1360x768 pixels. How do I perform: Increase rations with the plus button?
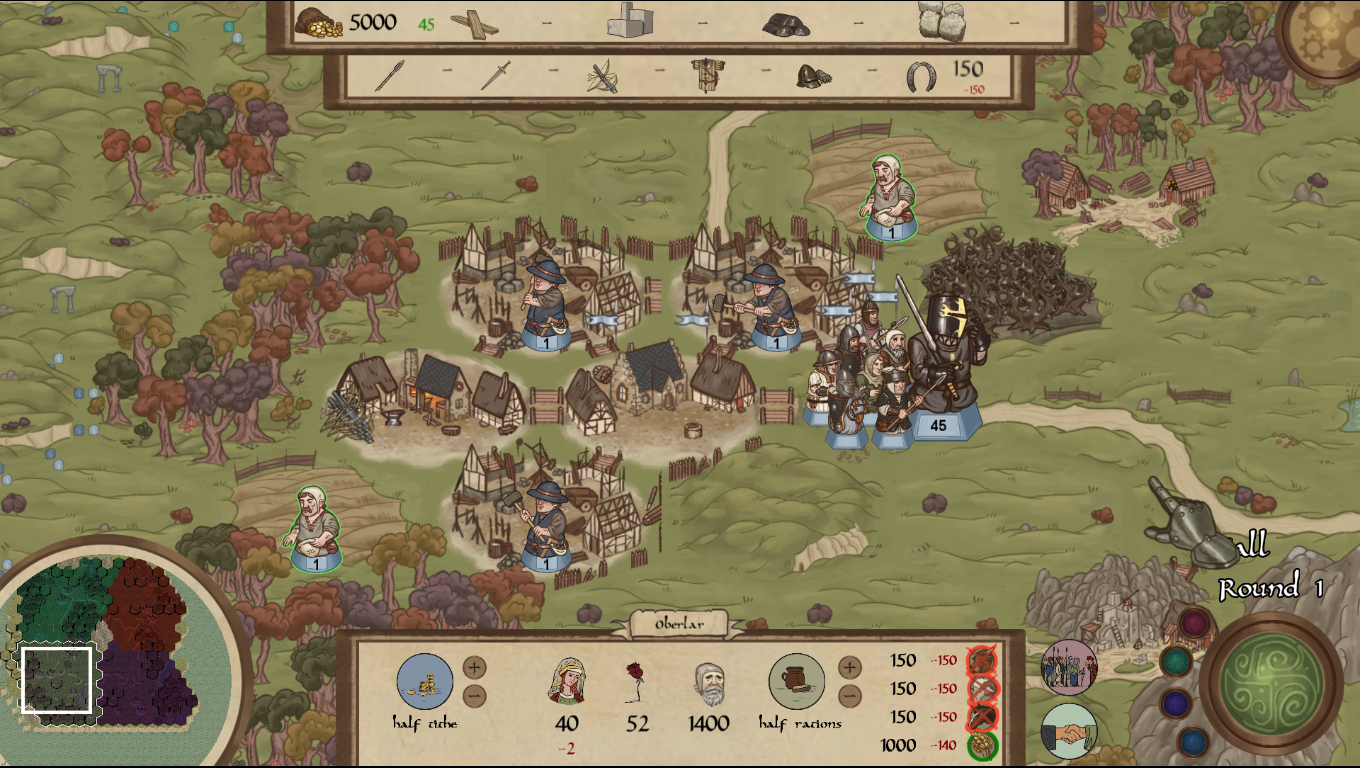pyautogui.click(x=849, y=667)
